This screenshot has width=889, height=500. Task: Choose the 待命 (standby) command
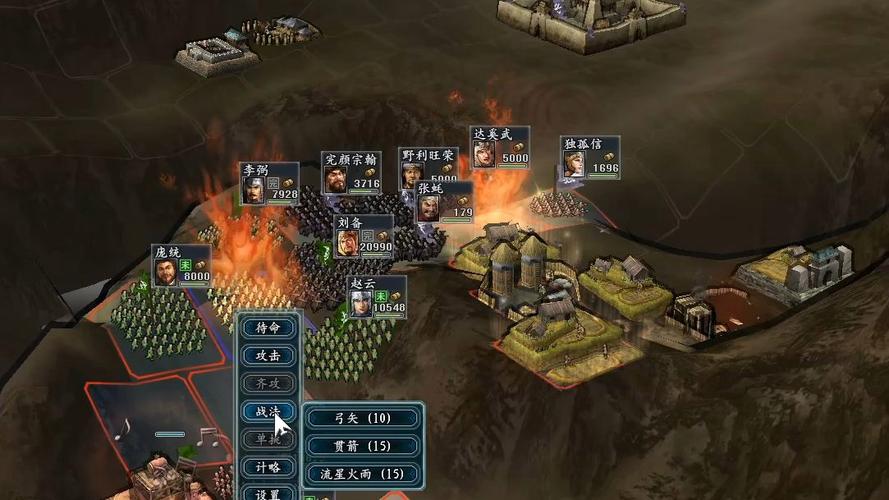[268, 328]
